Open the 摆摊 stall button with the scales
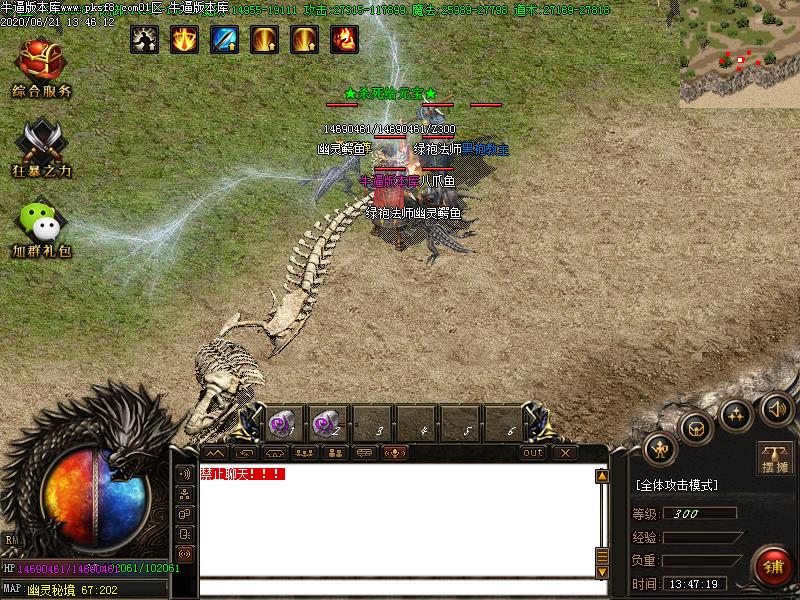The width and height of the screenshot is (800, 600). click(x=774, y=456)
